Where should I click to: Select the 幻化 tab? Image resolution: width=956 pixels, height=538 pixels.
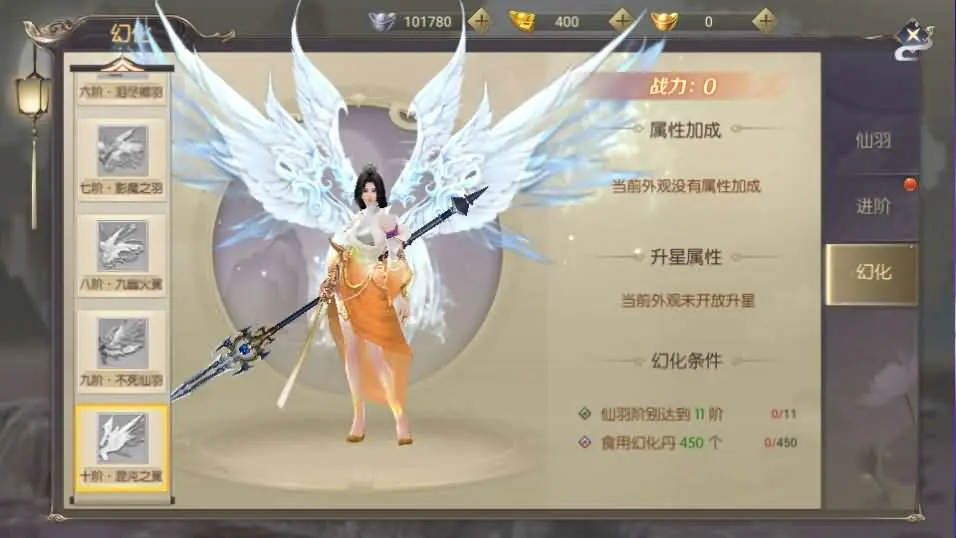coord(872,273)
